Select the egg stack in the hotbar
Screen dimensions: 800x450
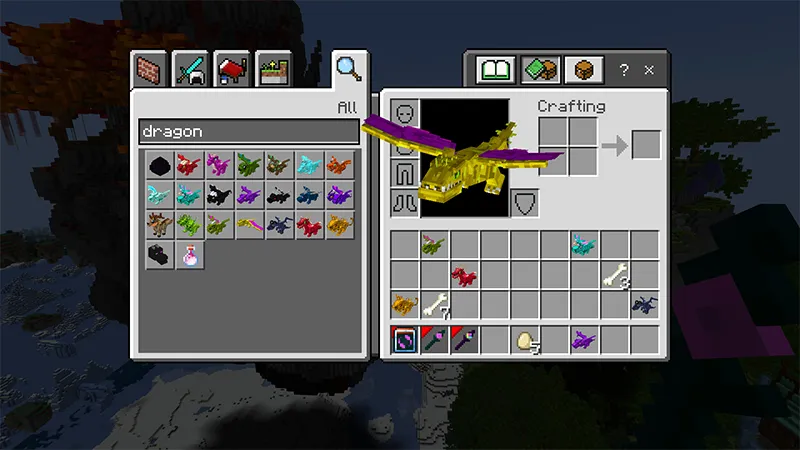coord(525,340)
